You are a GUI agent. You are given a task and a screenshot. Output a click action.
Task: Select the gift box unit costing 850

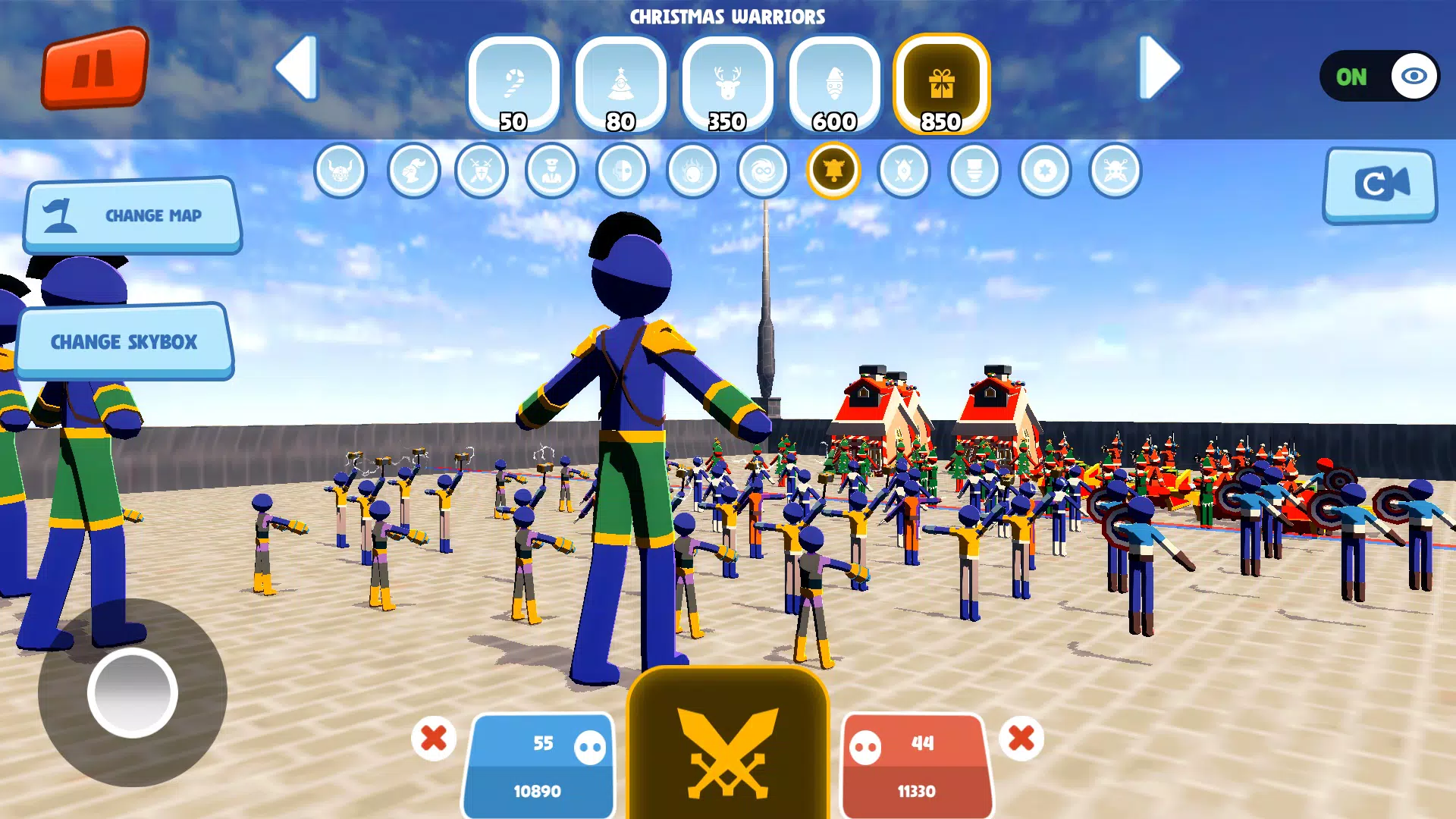pos(942,82)
